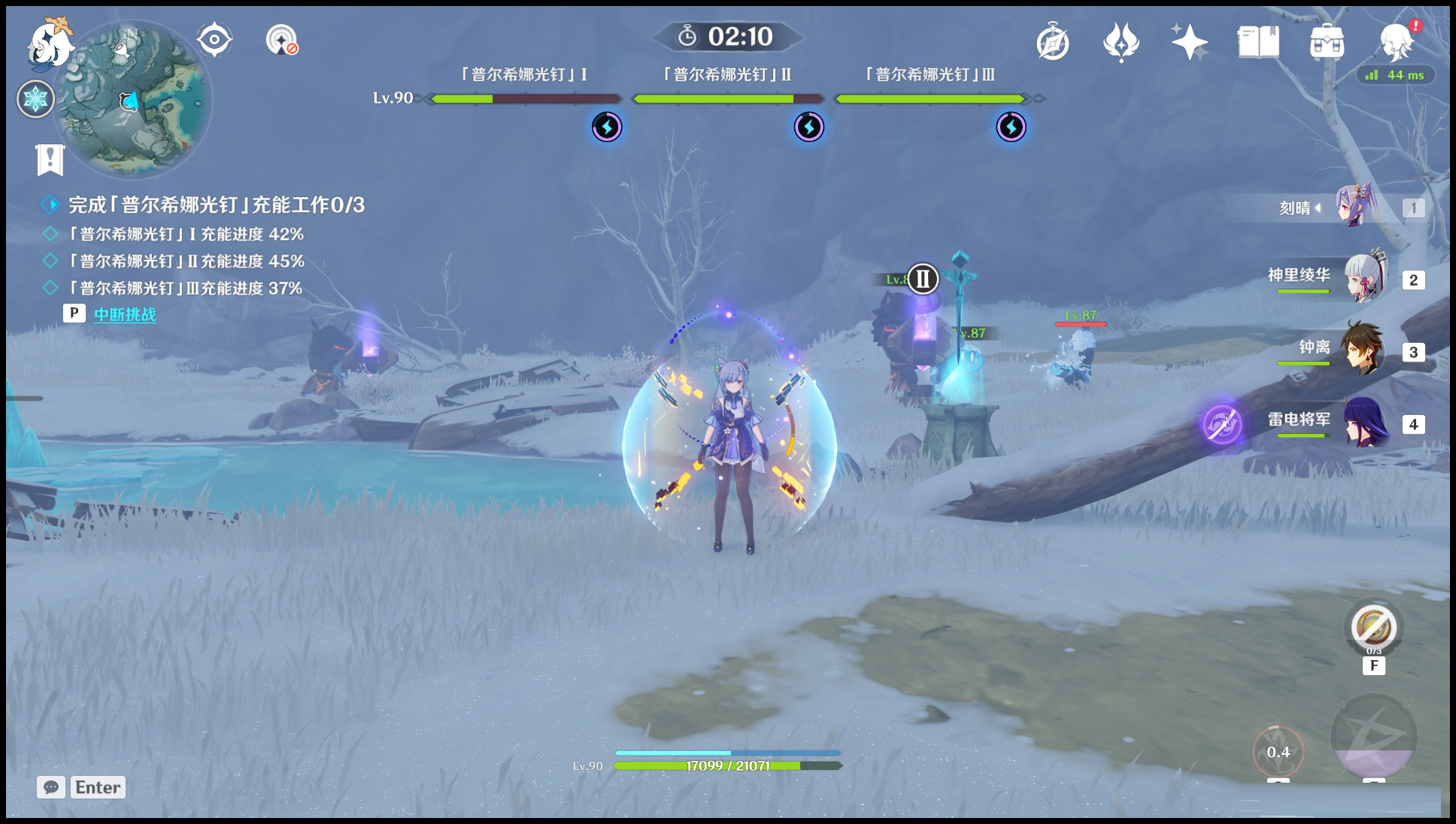This screenshot has height=824, width=1456.
Task: Click the snowflake domain icon beside minimap
Action: 35,99
